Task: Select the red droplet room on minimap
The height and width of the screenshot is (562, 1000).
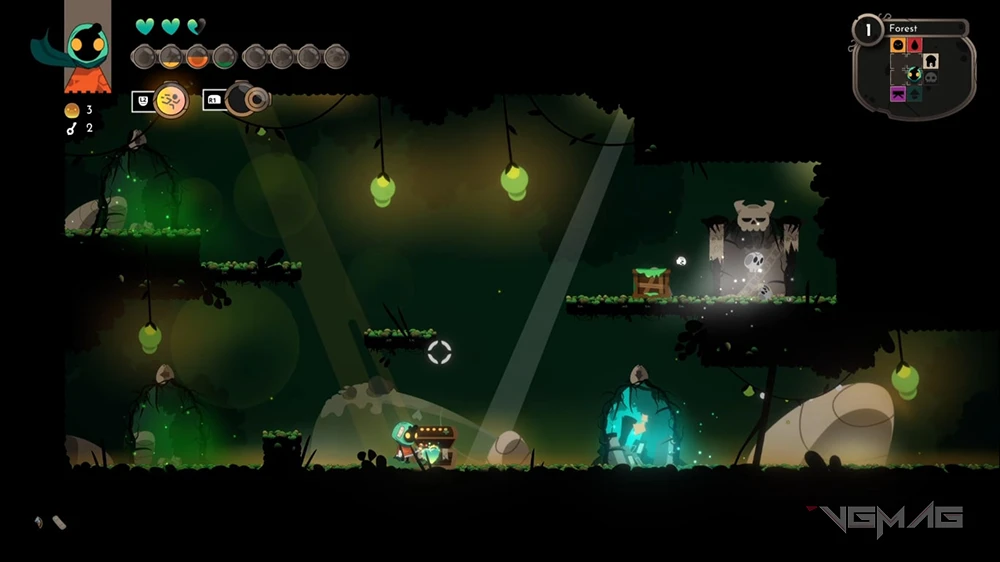Action: [914, 46]
